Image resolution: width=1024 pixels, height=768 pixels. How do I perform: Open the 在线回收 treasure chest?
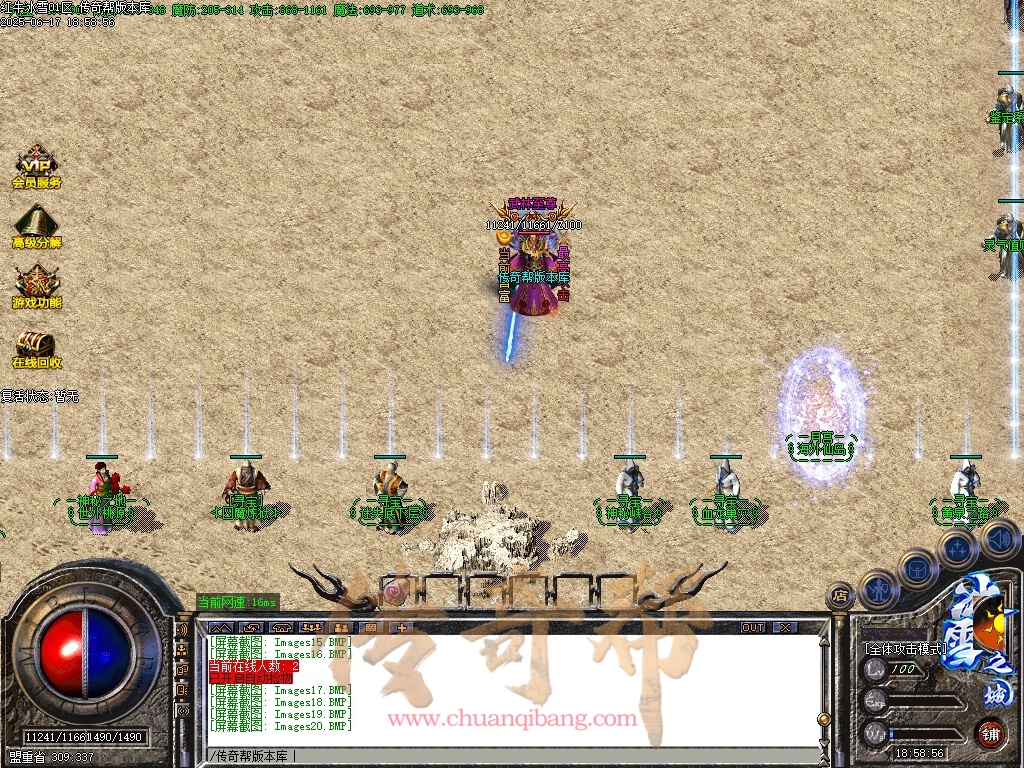pos(37,346)
